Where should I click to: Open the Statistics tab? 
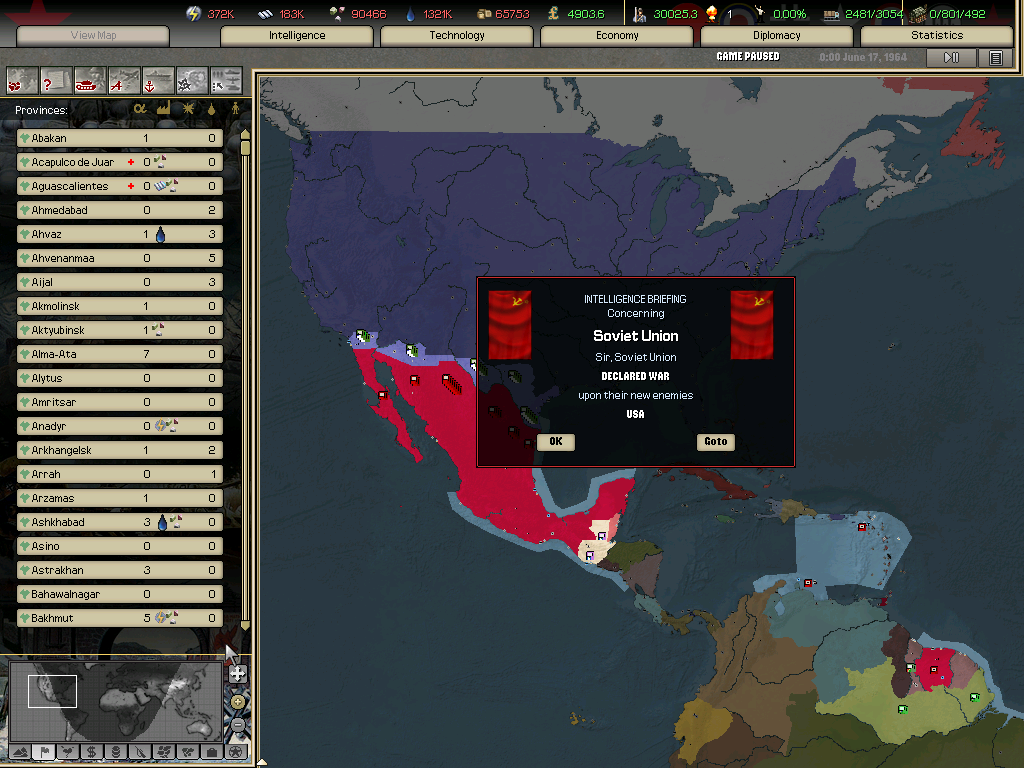click(937, 36)
